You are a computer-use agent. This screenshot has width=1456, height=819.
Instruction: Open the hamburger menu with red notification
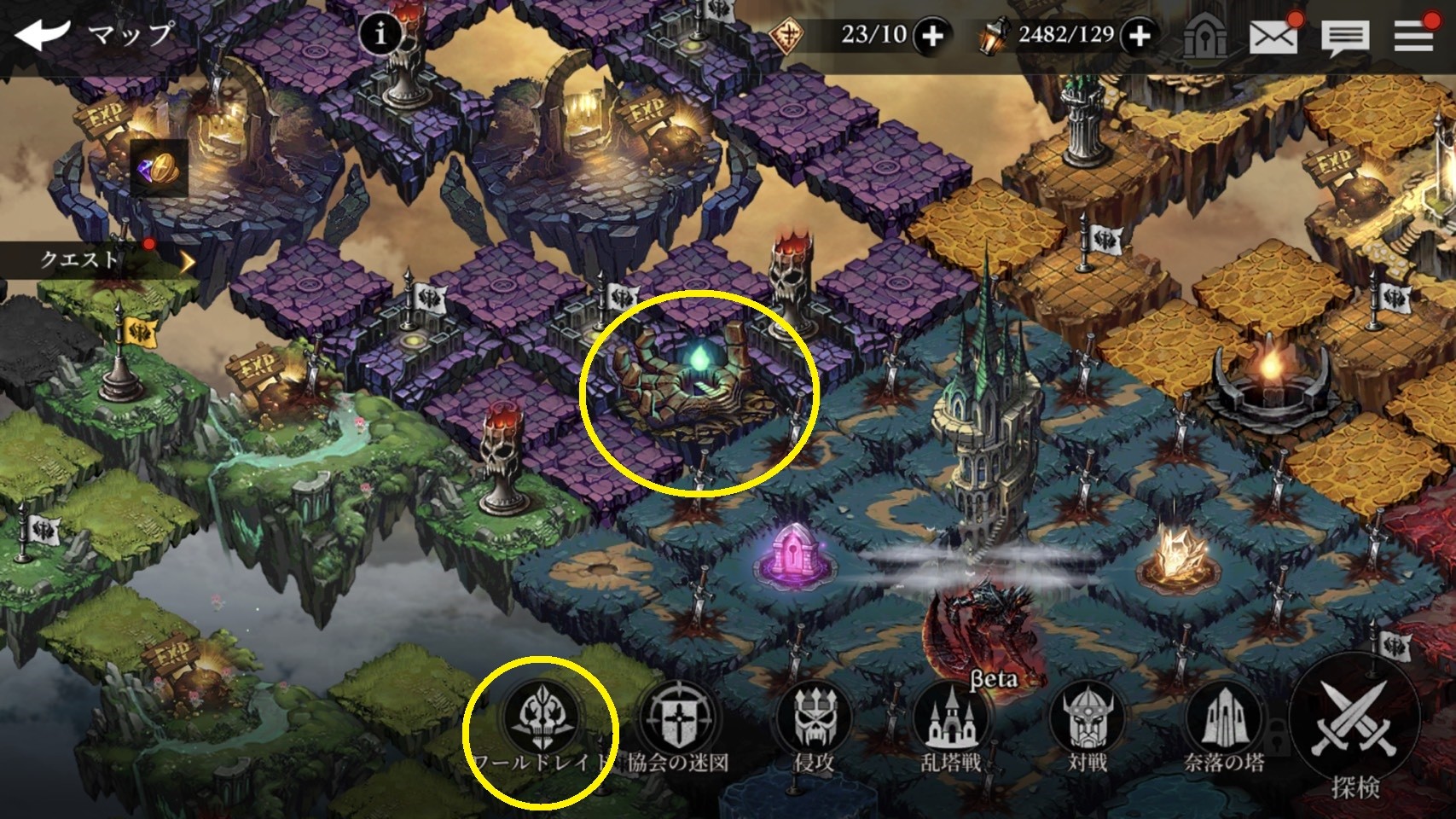pos(1413,36)
